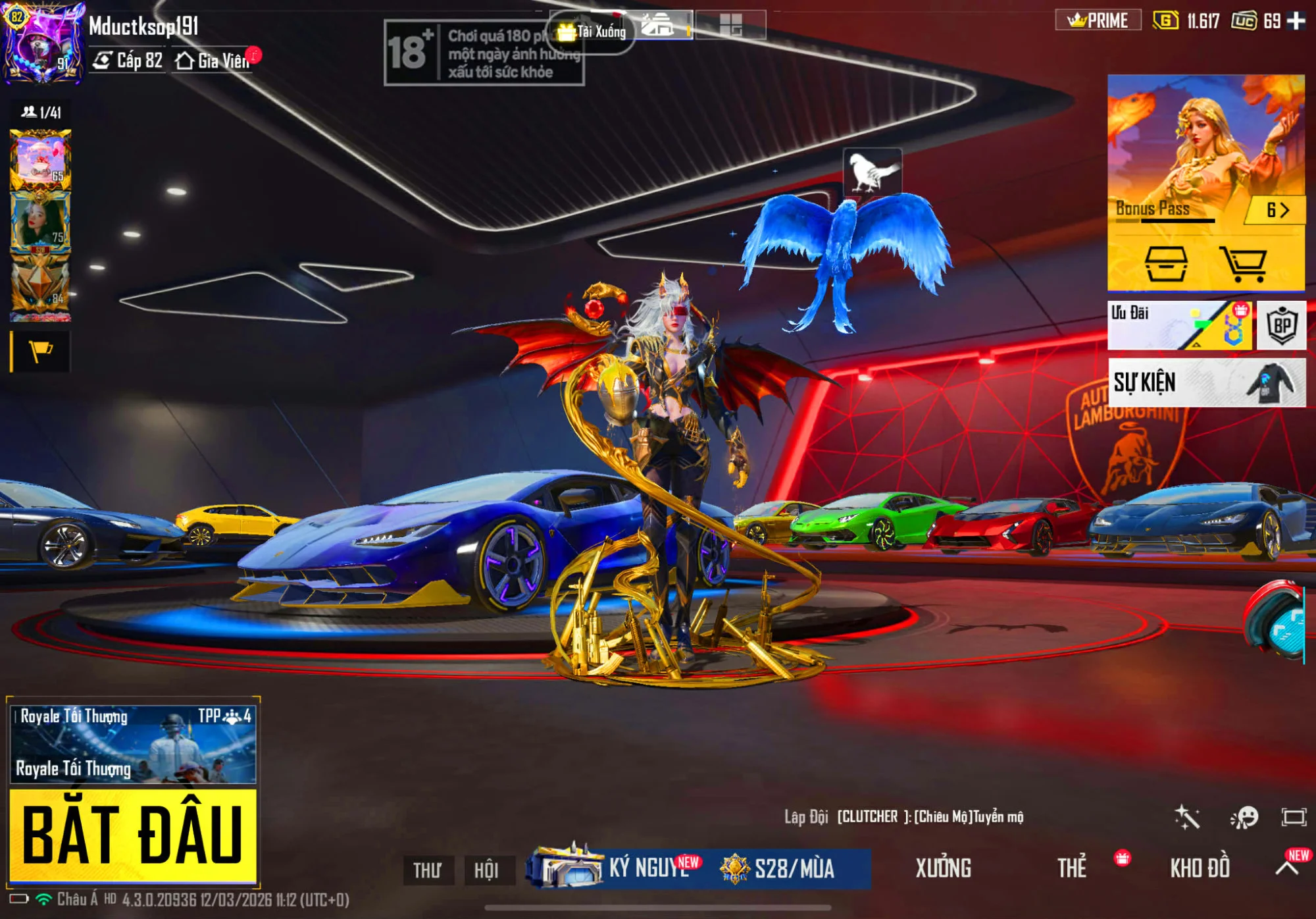Open the THƯ mailbox
Screen dimensions: 1316x919
tap(428, 870)
